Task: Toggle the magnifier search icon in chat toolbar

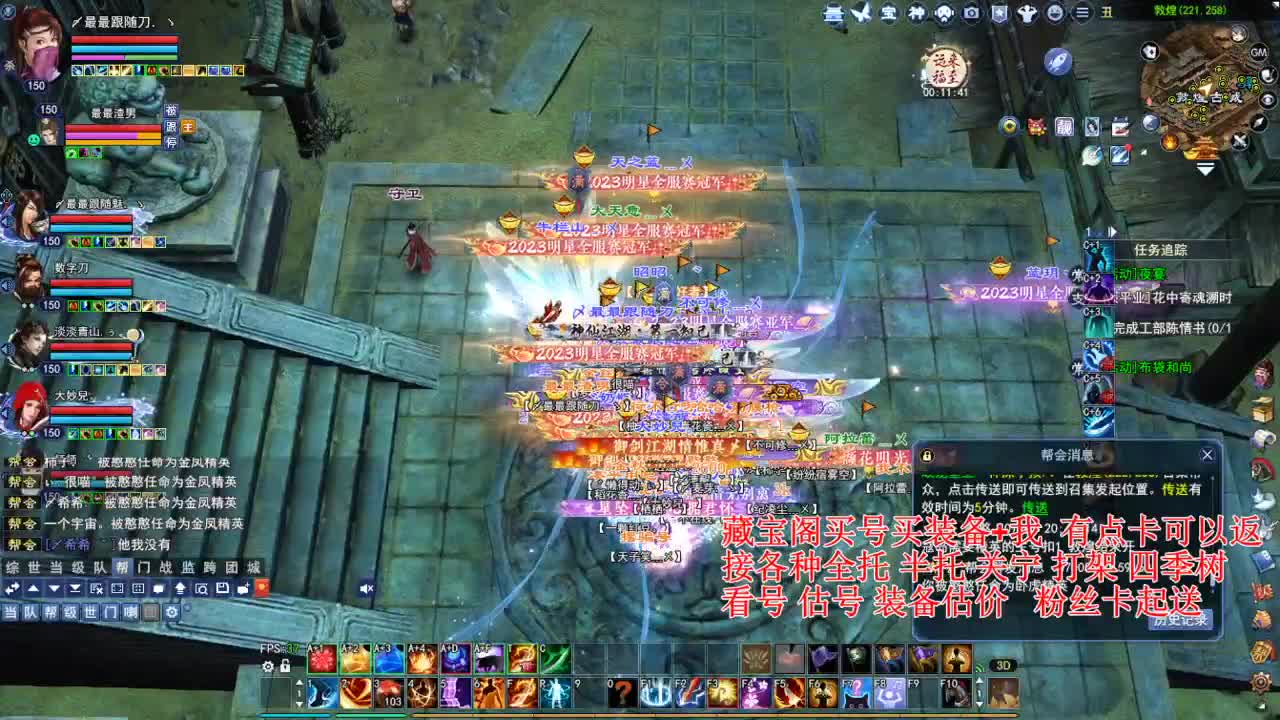Action: click(x=203, y=588)
